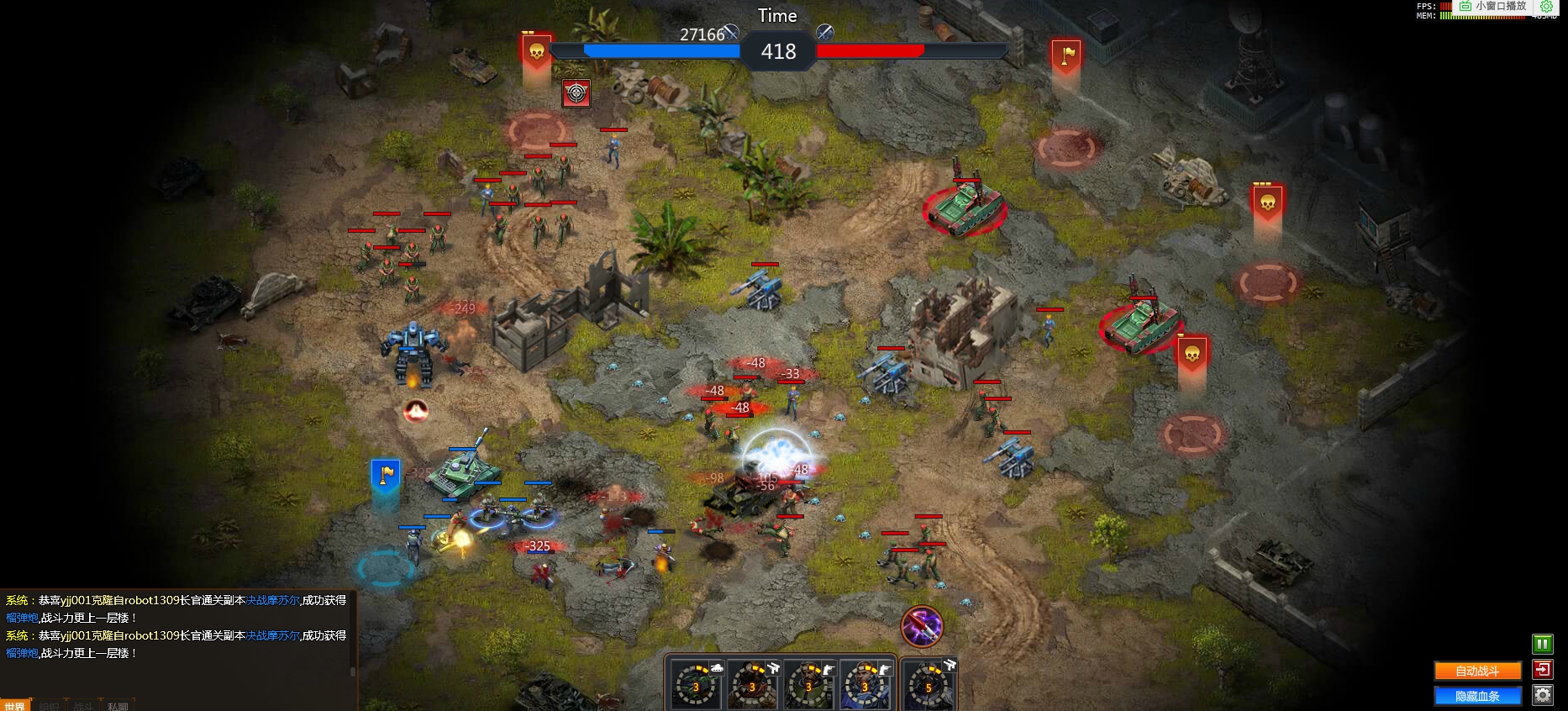Viewport: 1568px width, 711px height.
Task: Choose the masked soldier card with red scarf
Action: [x=752, y=684]
